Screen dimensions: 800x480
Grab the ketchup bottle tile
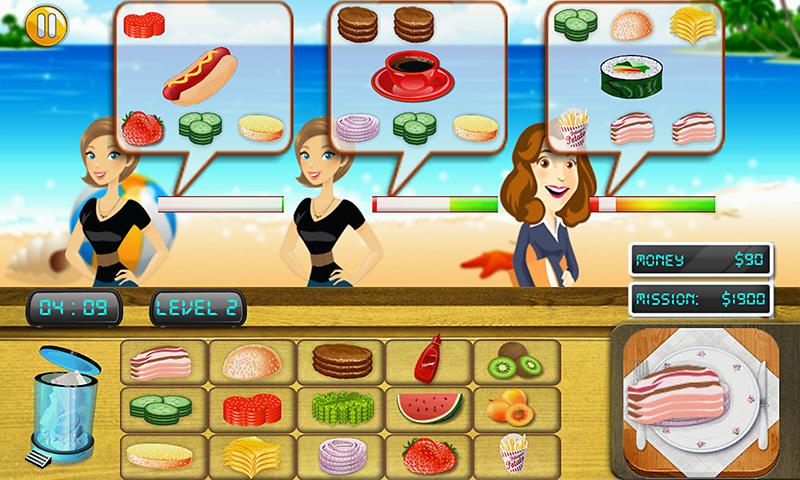(429, 360)
